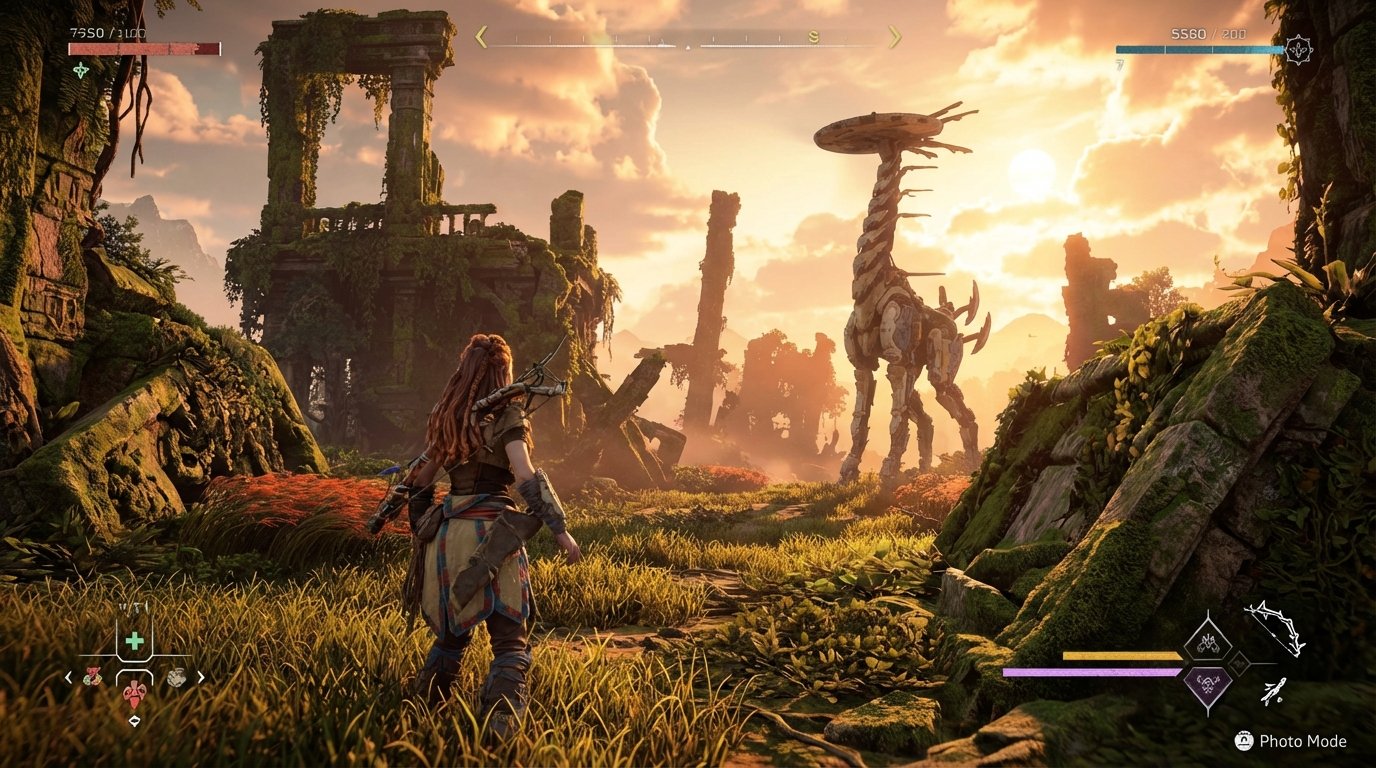Select the spear melee weapon icon
1376x768 pixels.
point(1274,690)
